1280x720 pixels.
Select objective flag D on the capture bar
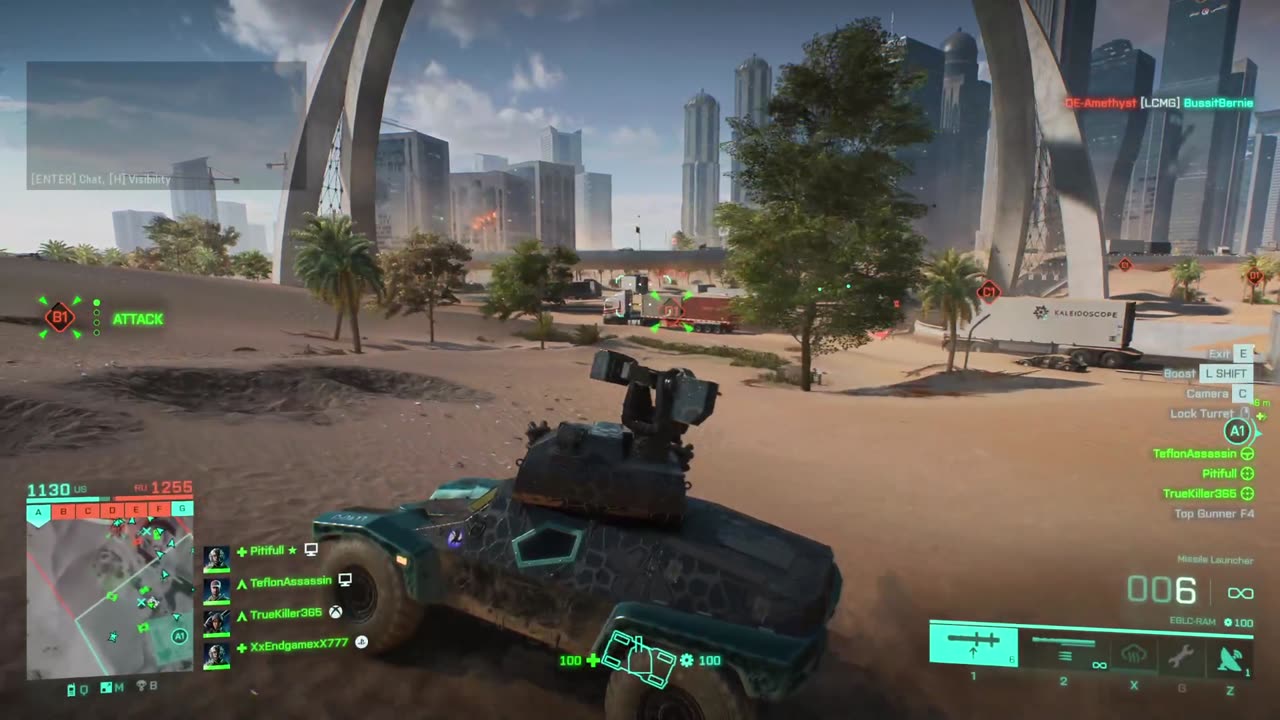point(111,511)
